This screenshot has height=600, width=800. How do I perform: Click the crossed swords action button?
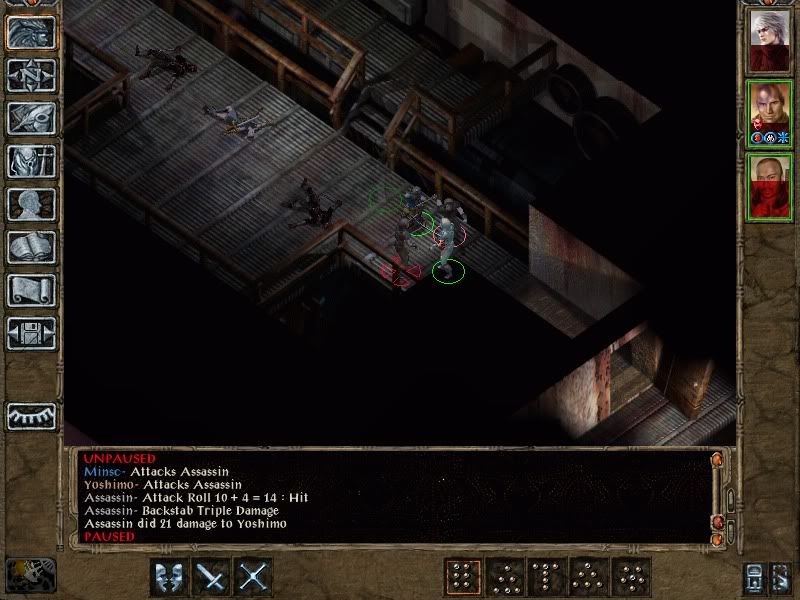coord(255,577)
